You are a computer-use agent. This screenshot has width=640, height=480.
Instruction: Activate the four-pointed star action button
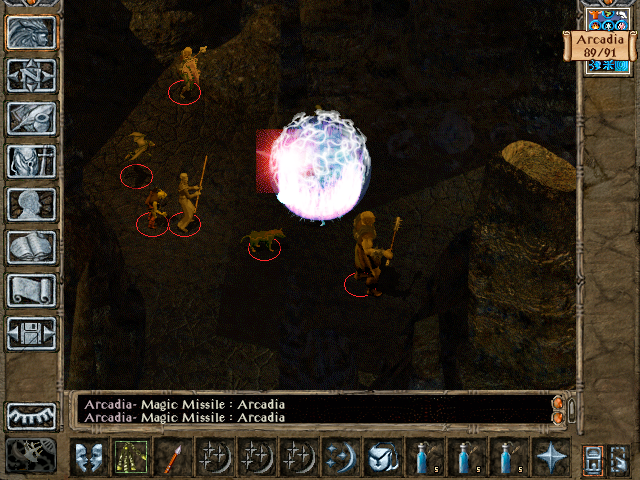[x=549, y=457]
